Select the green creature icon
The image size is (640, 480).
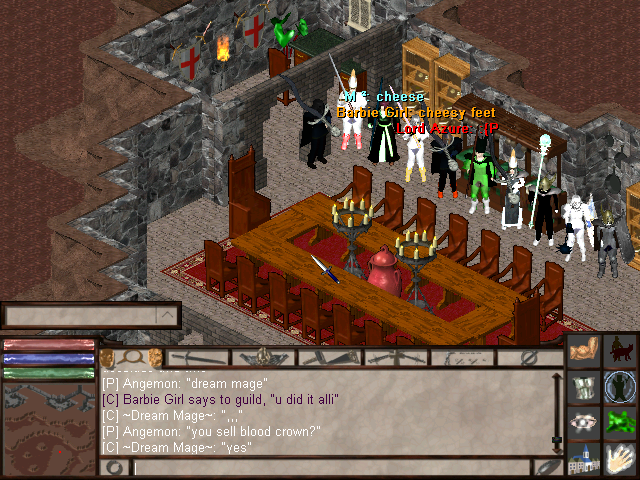(x=620, y=423)
